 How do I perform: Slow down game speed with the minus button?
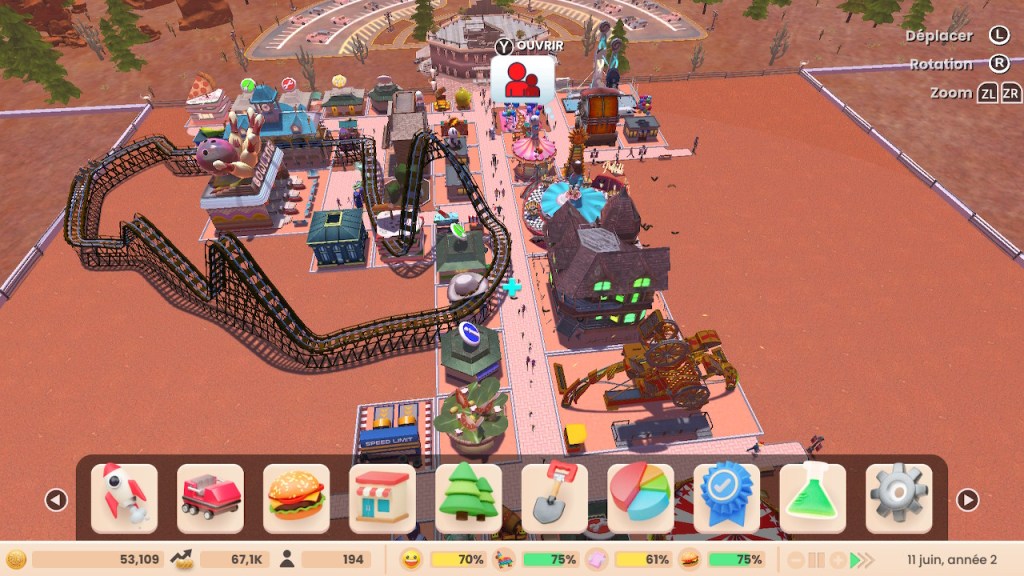point(796,560)
